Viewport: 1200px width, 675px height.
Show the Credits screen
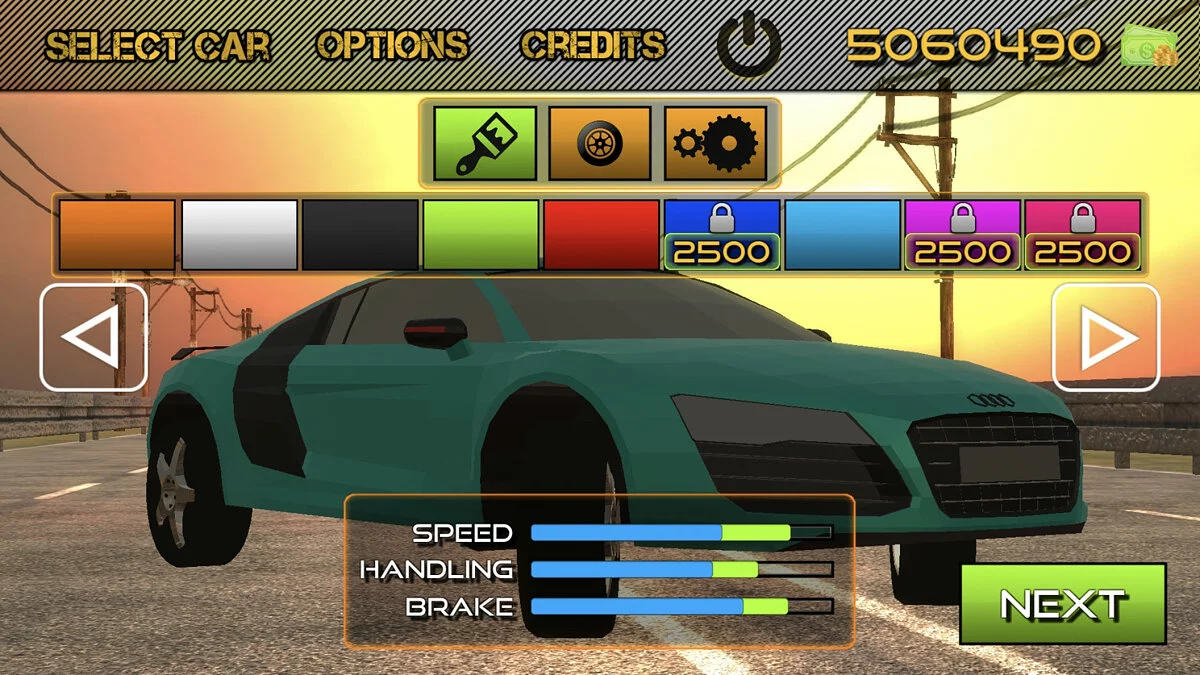point(593,45)
